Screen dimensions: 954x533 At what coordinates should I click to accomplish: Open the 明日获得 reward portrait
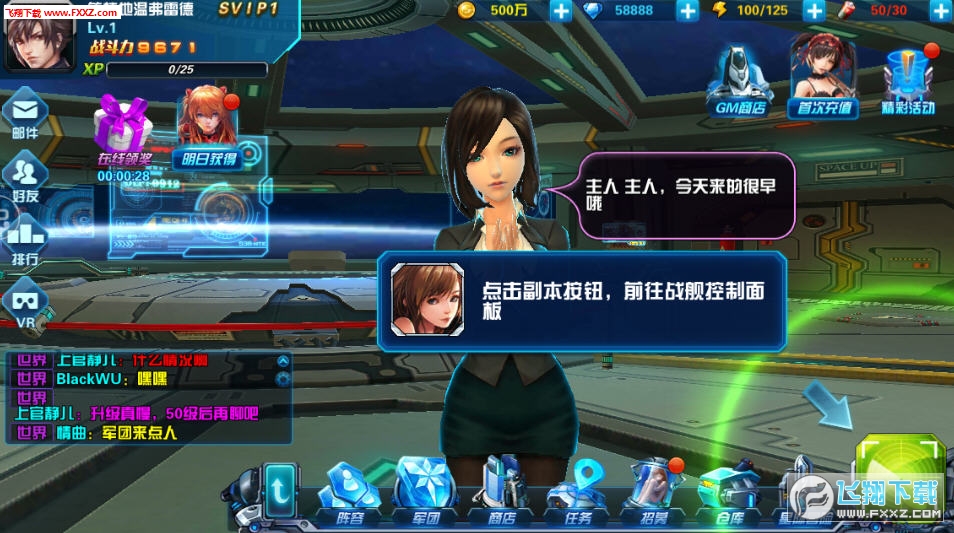[208, 125]
